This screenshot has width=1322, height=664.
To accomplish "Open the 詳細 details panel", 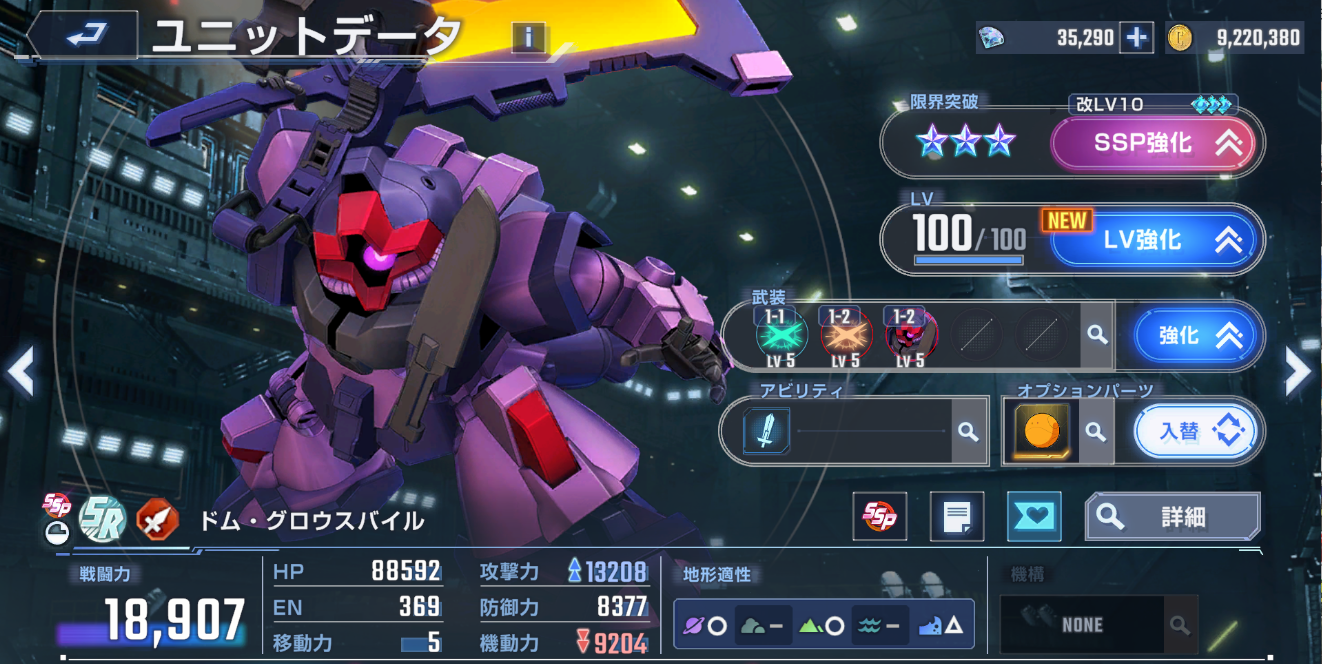I will pyautogui.click(x=1172, y=516).
